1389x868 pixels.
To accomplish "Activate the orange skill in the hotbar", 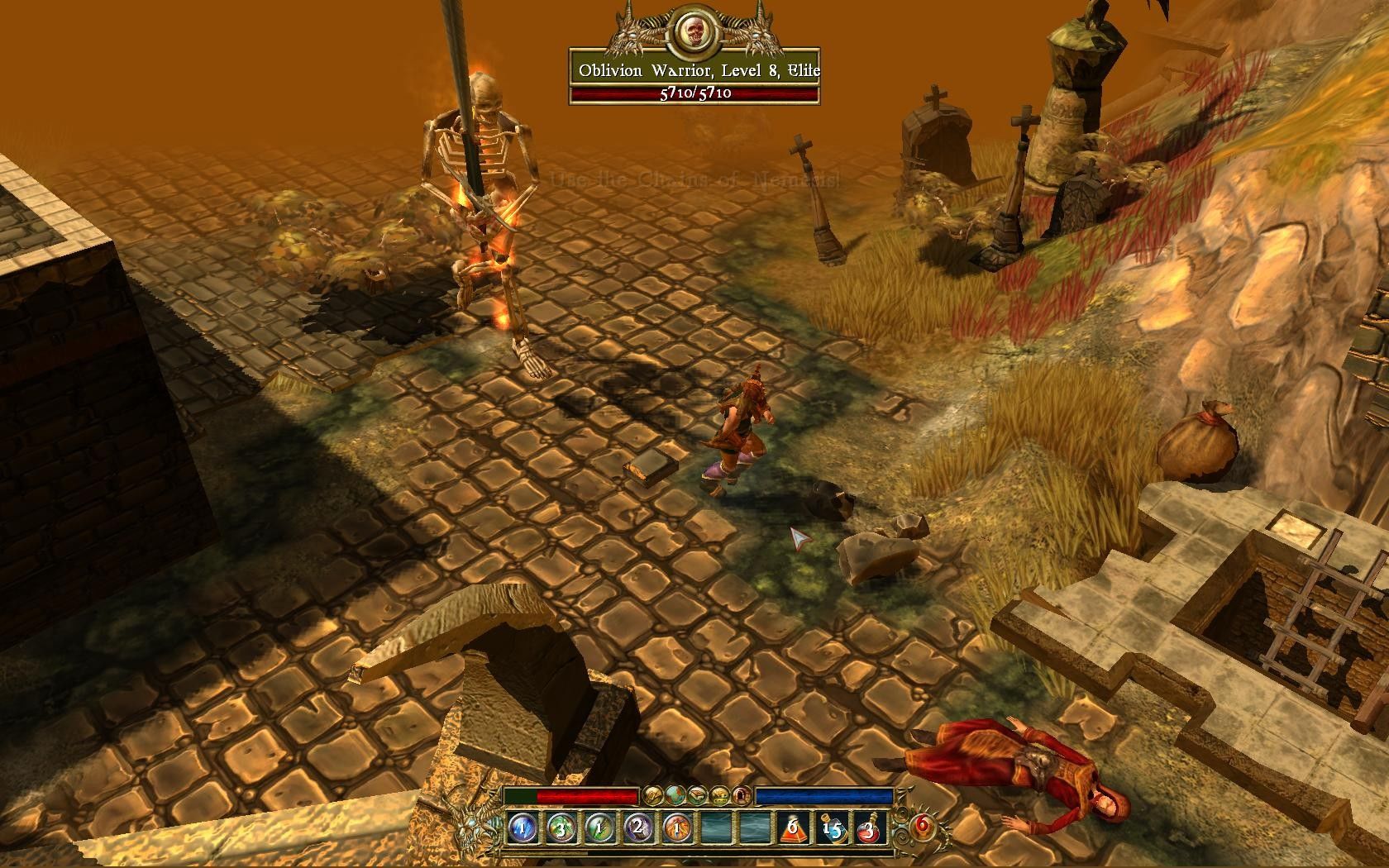I will coord(677,827).
